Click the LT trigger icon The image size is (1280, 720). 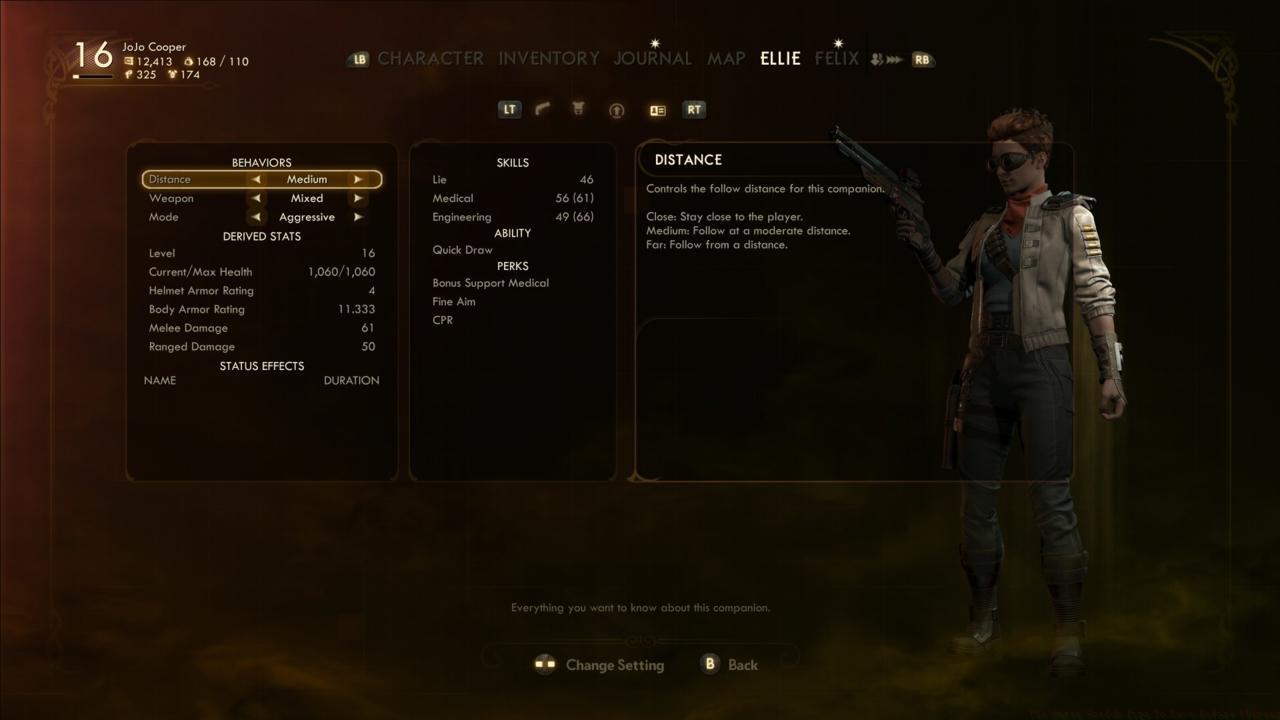[x=509, y=109]
